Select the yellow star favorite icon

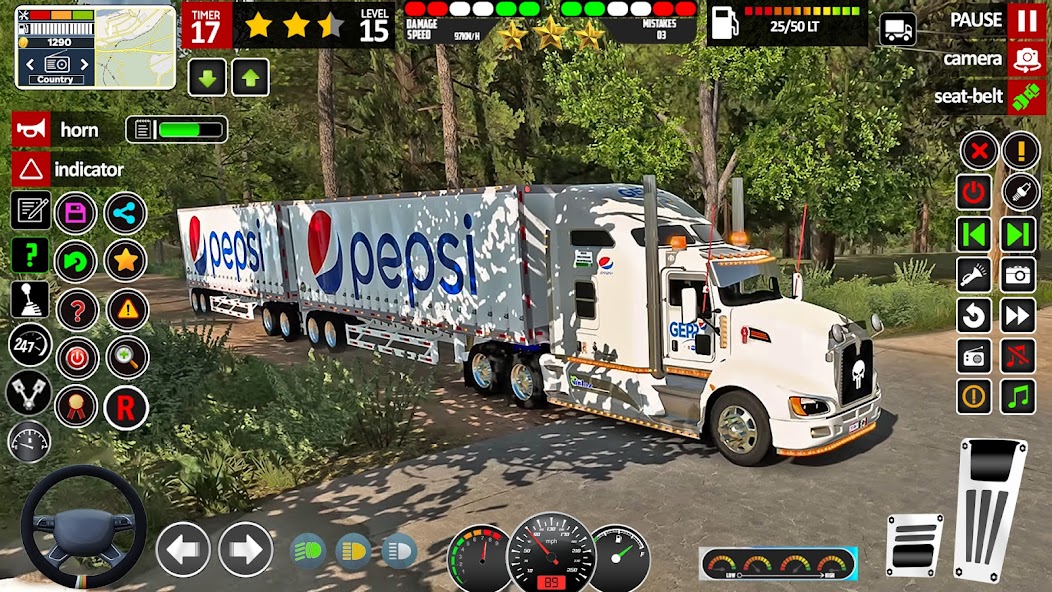point(125,260)
